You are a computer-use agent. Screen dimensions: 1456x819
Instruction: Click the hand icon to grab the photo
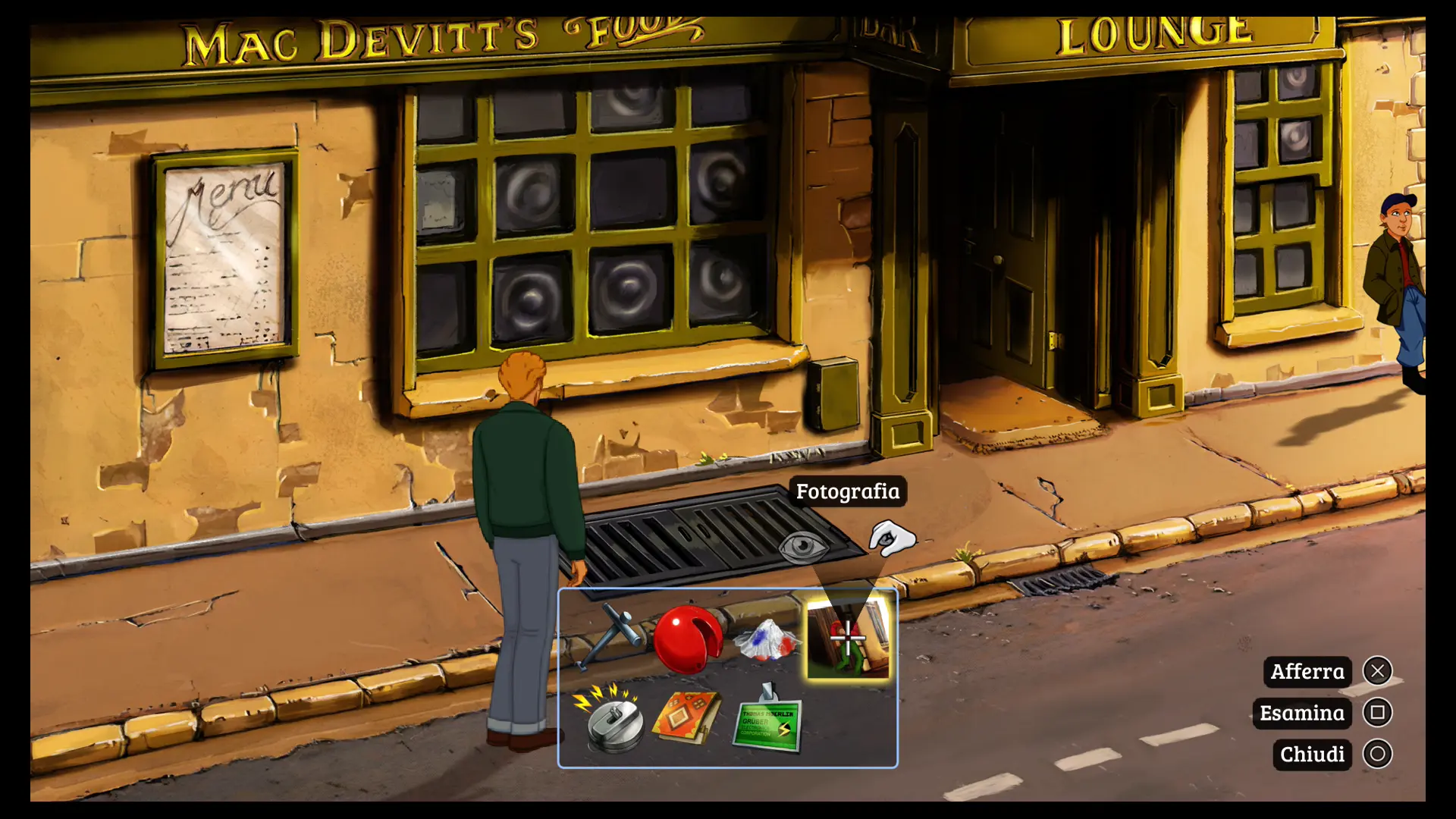pos(892,538)
